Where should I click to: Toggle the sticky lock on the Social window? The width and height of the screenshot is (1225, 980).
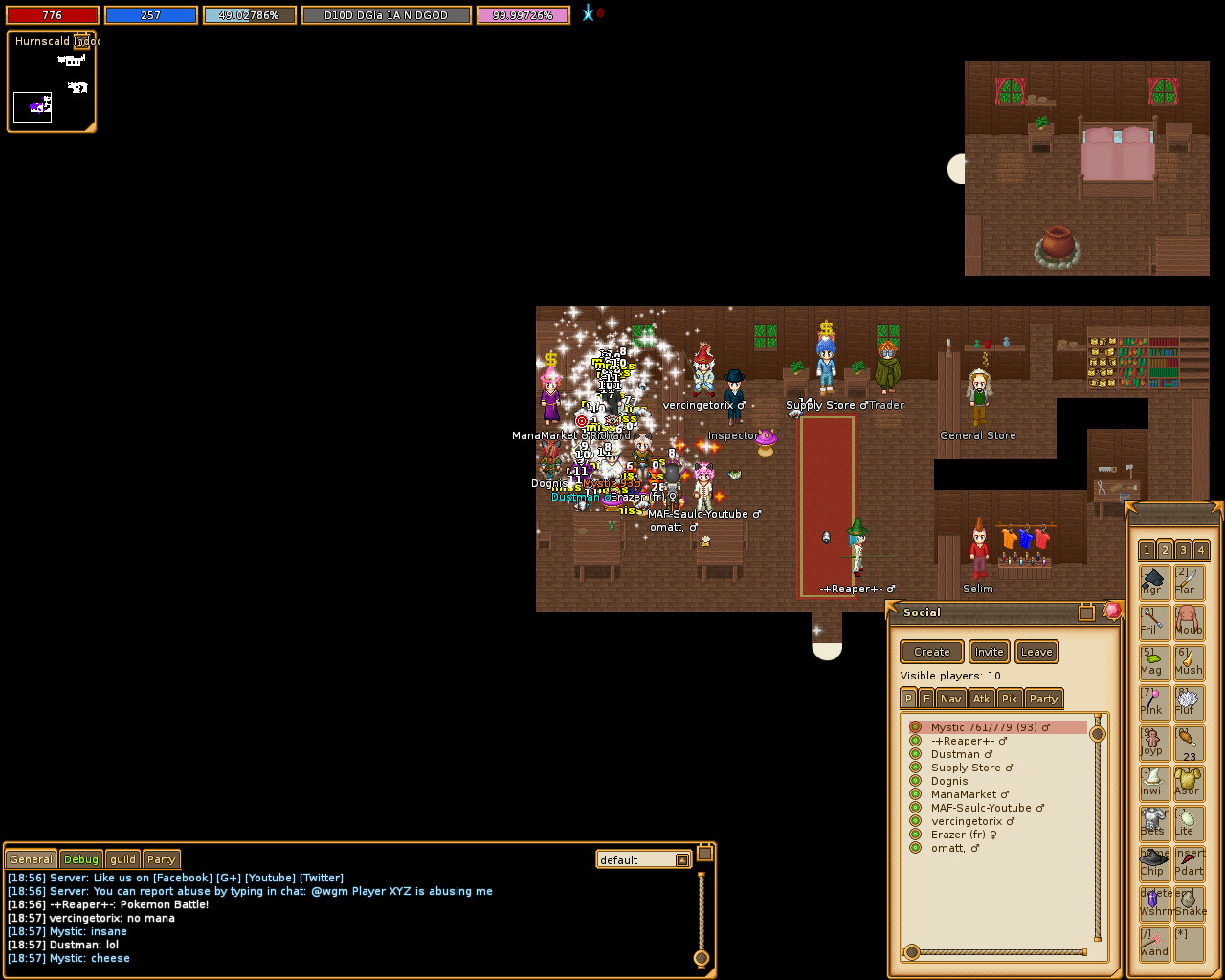pos(1088,612)
